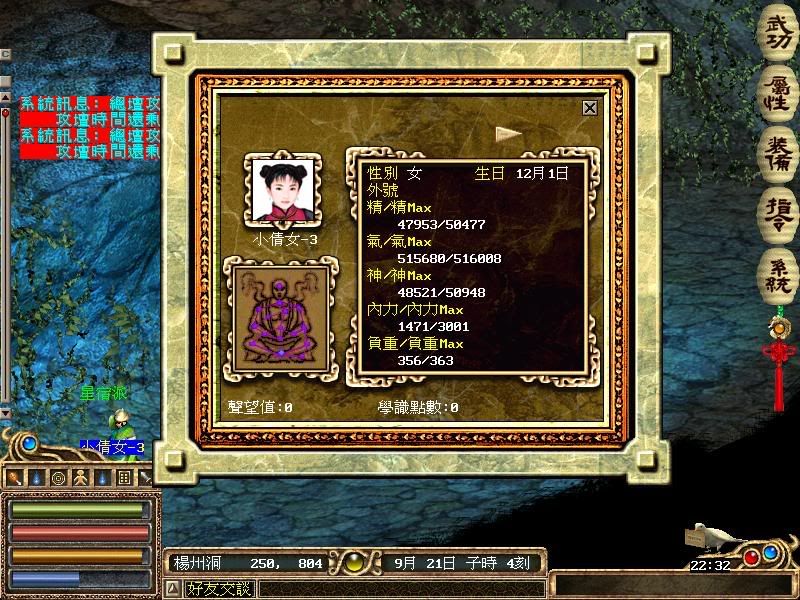Viewport: 800px width, 600px height.
Task: Open the 指令 commands menu
Action: pos(778,208)
